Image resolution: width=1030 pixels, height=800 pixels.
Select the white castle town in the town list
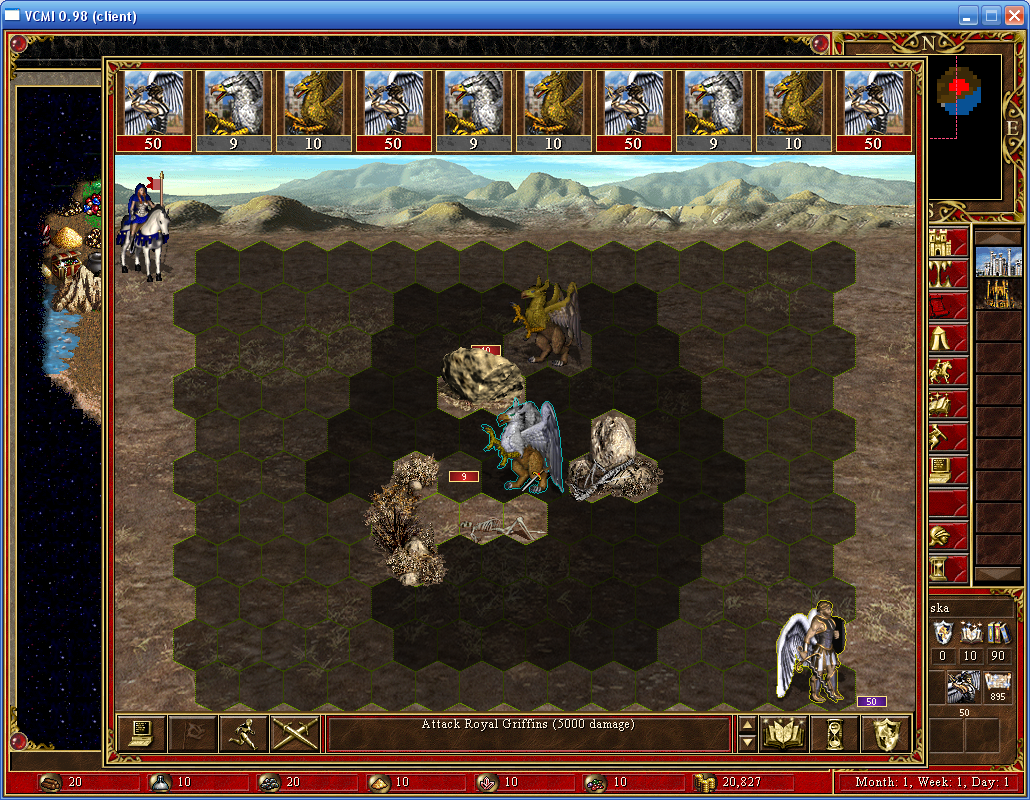pos(998,263)
